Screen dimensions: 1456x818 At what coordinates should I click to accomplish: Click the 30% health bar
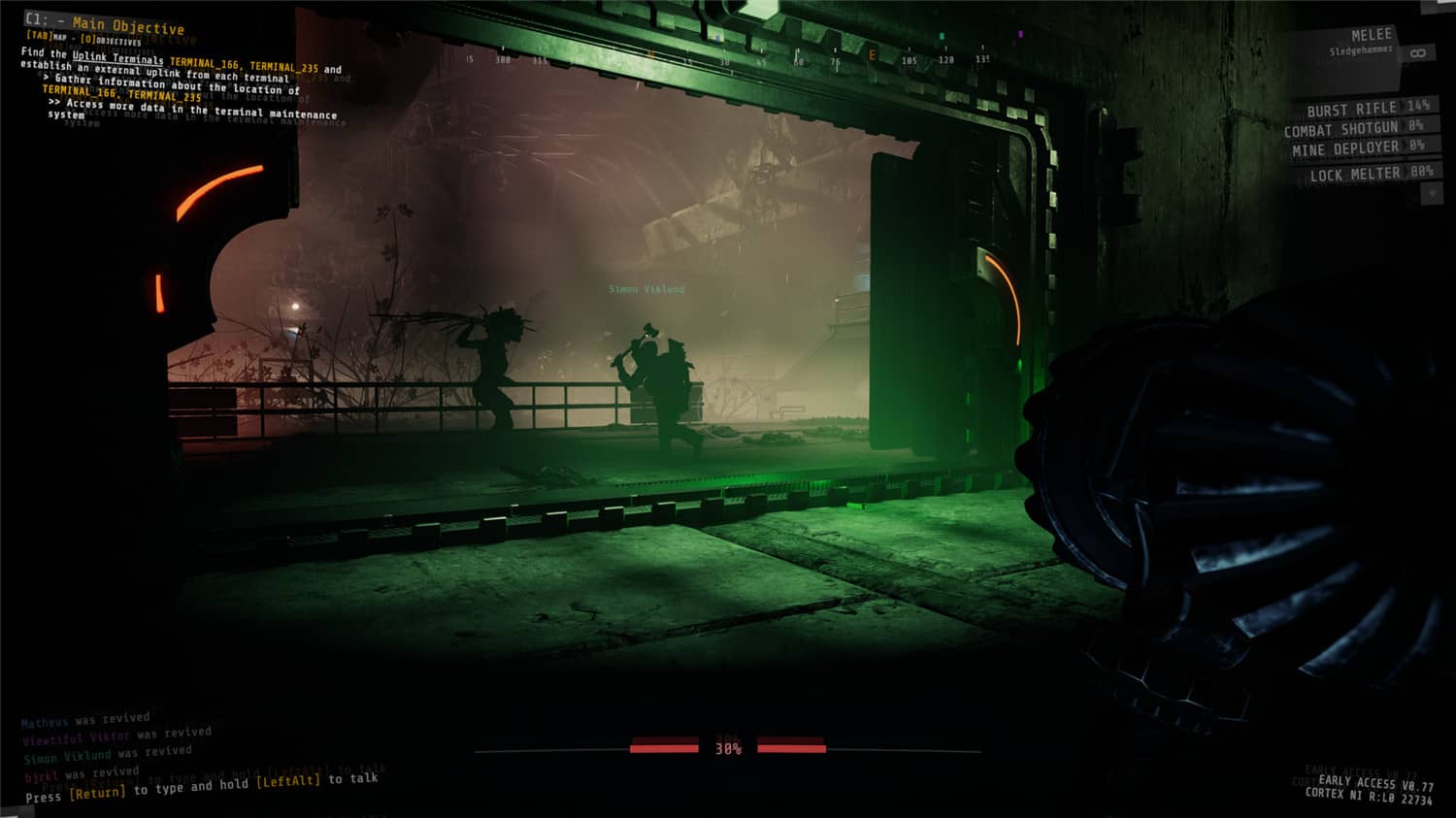coord(728,746)
